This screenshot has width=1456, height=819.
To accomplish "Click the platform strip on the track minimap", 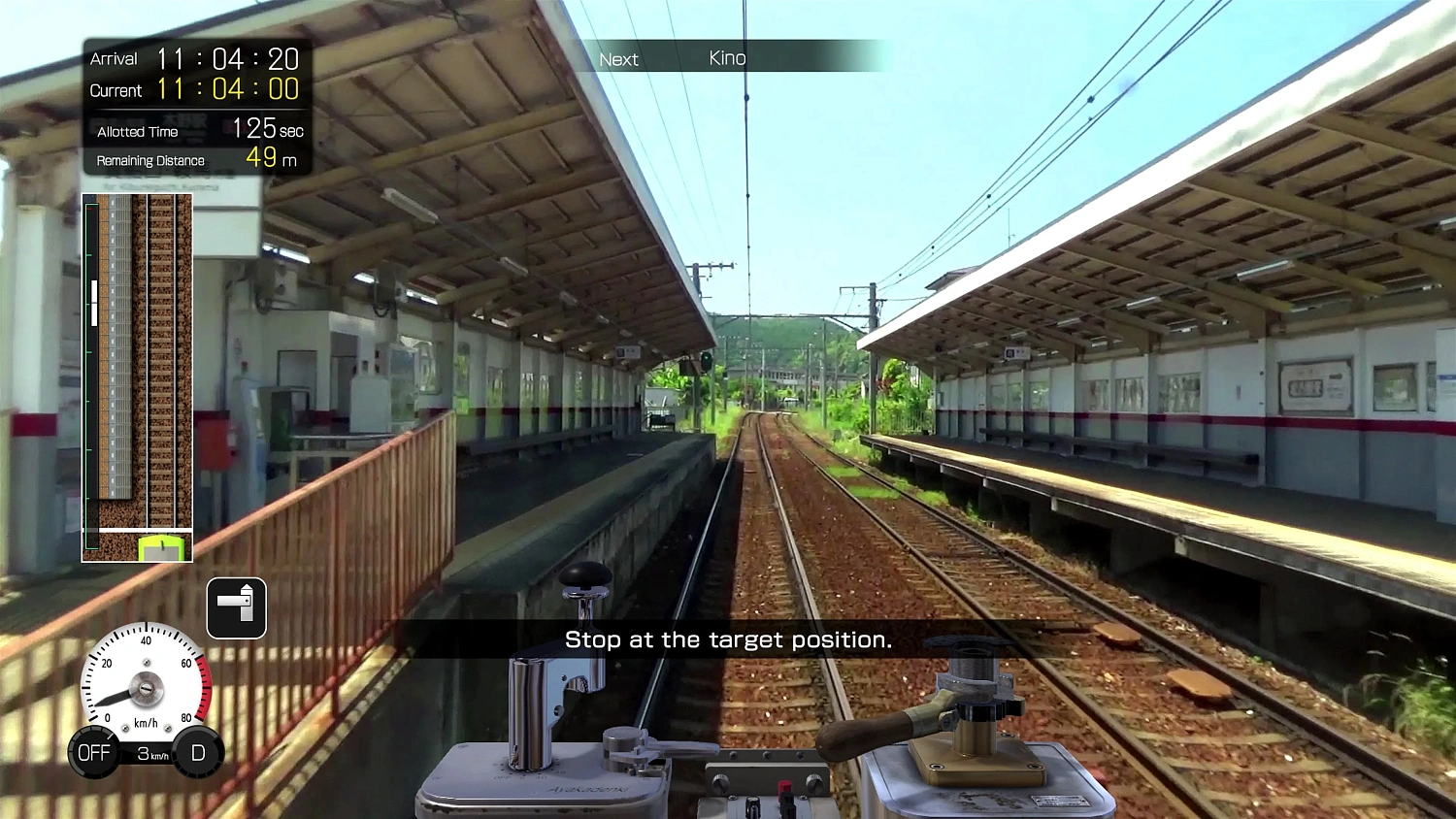I will tap(116, 369).
